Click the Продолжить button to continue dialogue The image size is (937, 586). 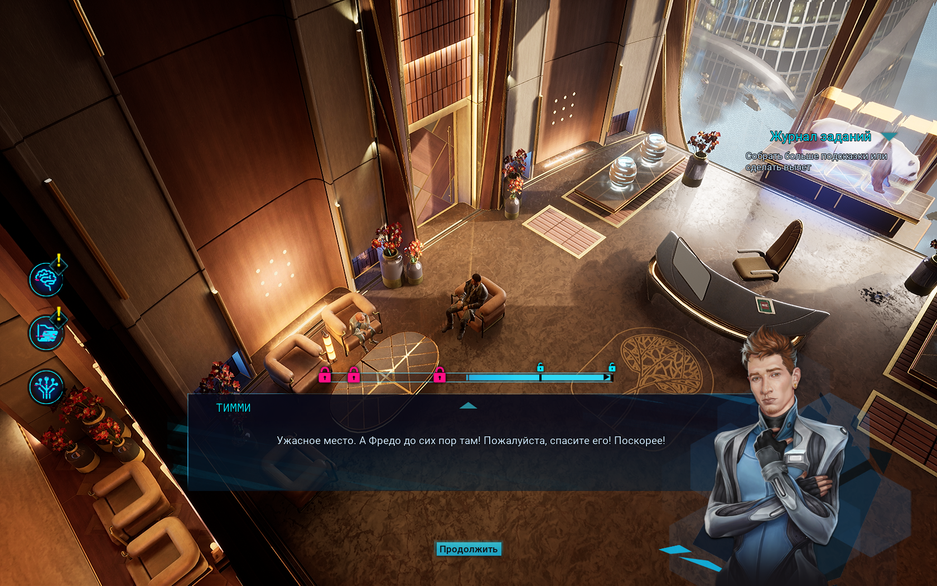[x=468, y=549]
